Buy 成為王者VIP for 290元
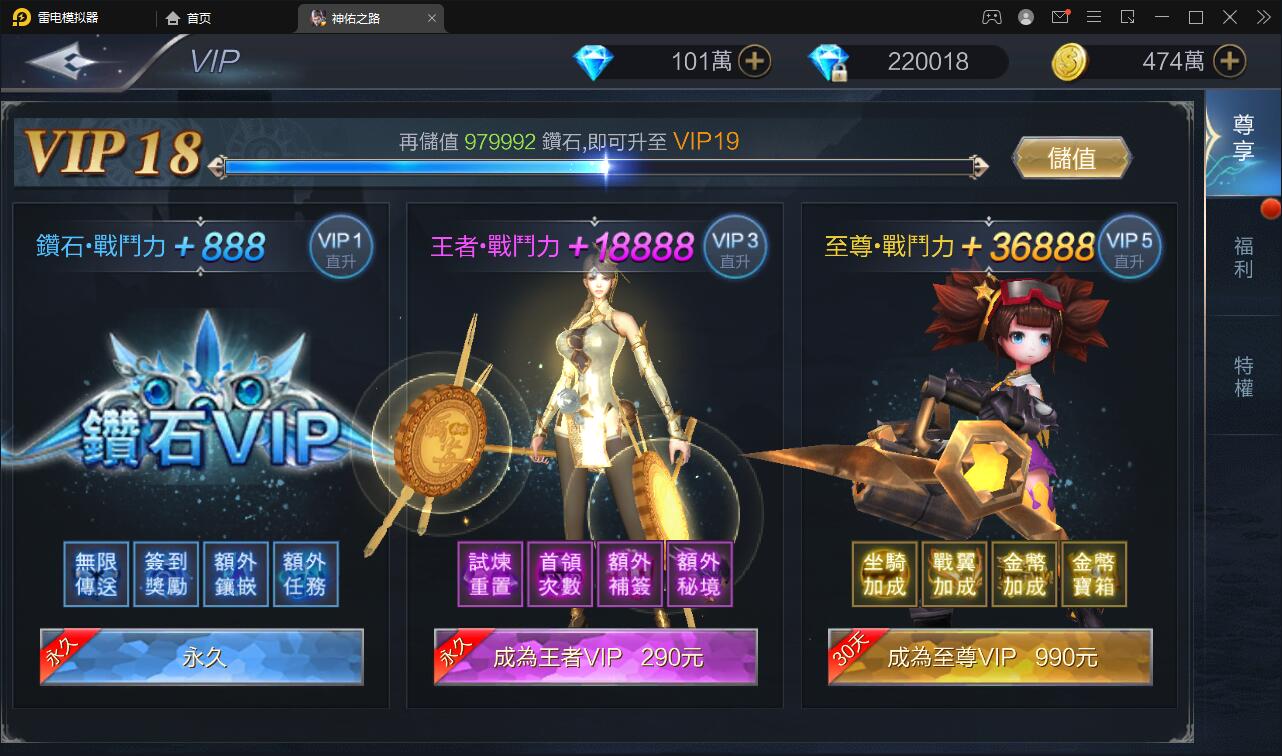The image size is (1282, 756). [x=595, y=657]
